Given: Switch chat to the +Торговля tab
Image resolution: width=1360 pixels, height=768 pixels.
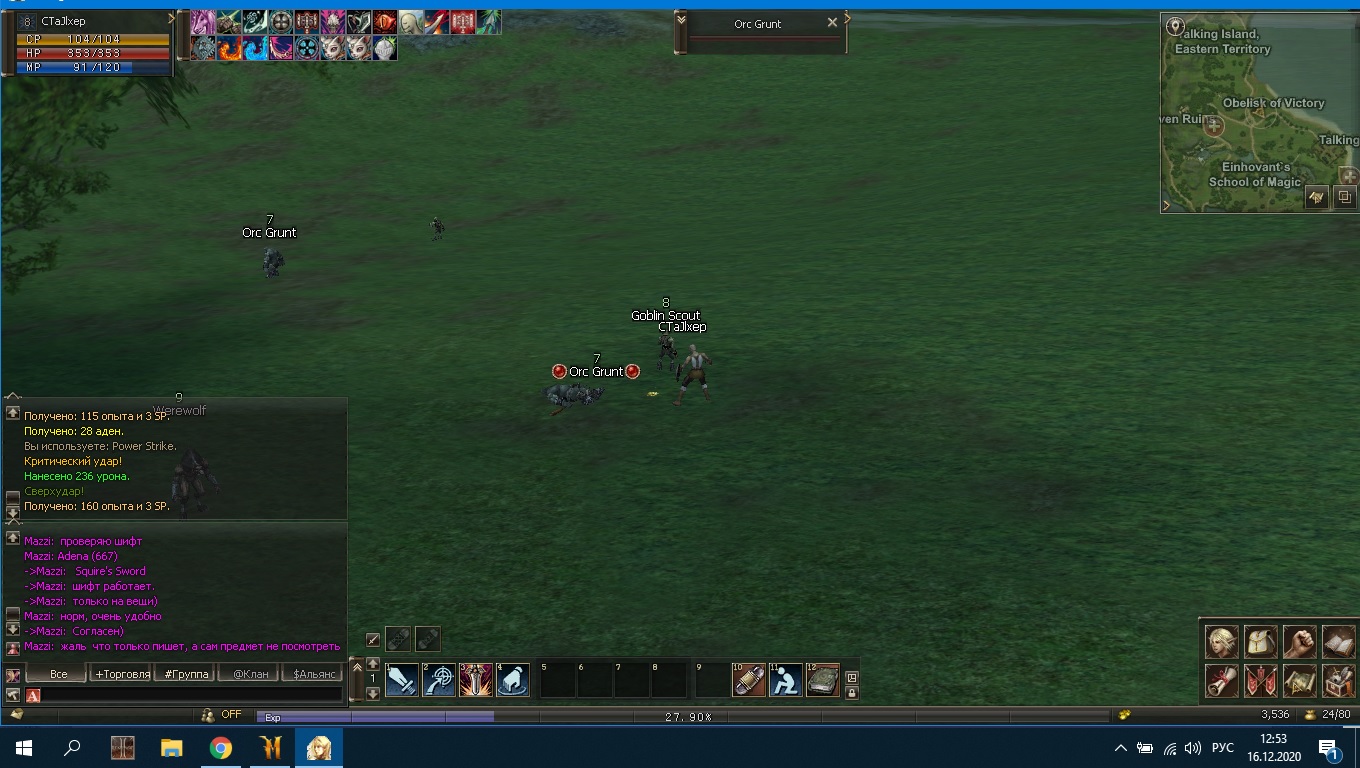Looking at the screenshot, I should (122, 674).
